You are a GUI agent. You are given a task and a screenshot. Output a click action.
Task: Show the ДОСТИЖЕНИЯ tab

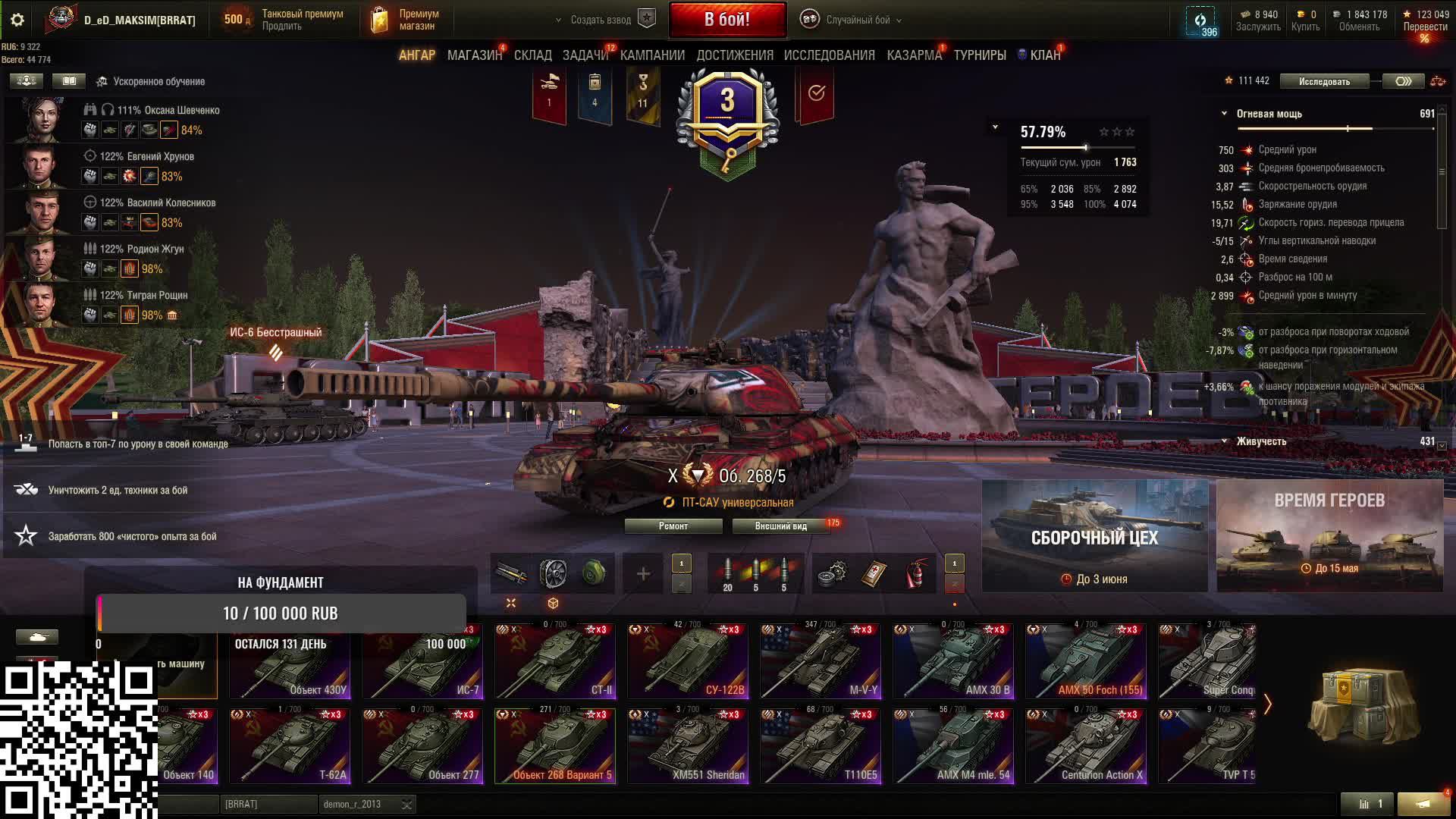click(734, 55)
